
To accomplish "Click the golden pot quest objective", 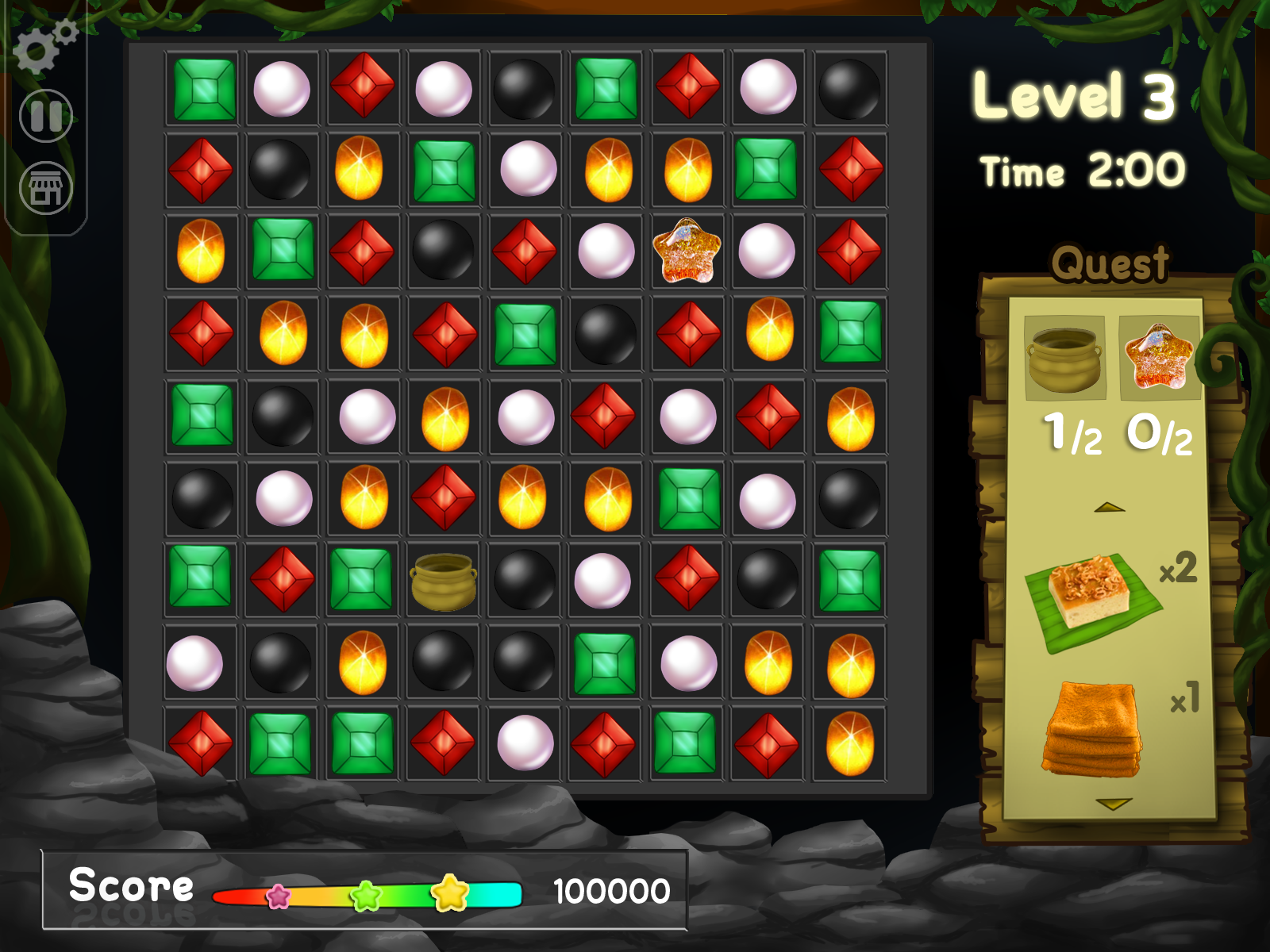I will [1064, 358].
